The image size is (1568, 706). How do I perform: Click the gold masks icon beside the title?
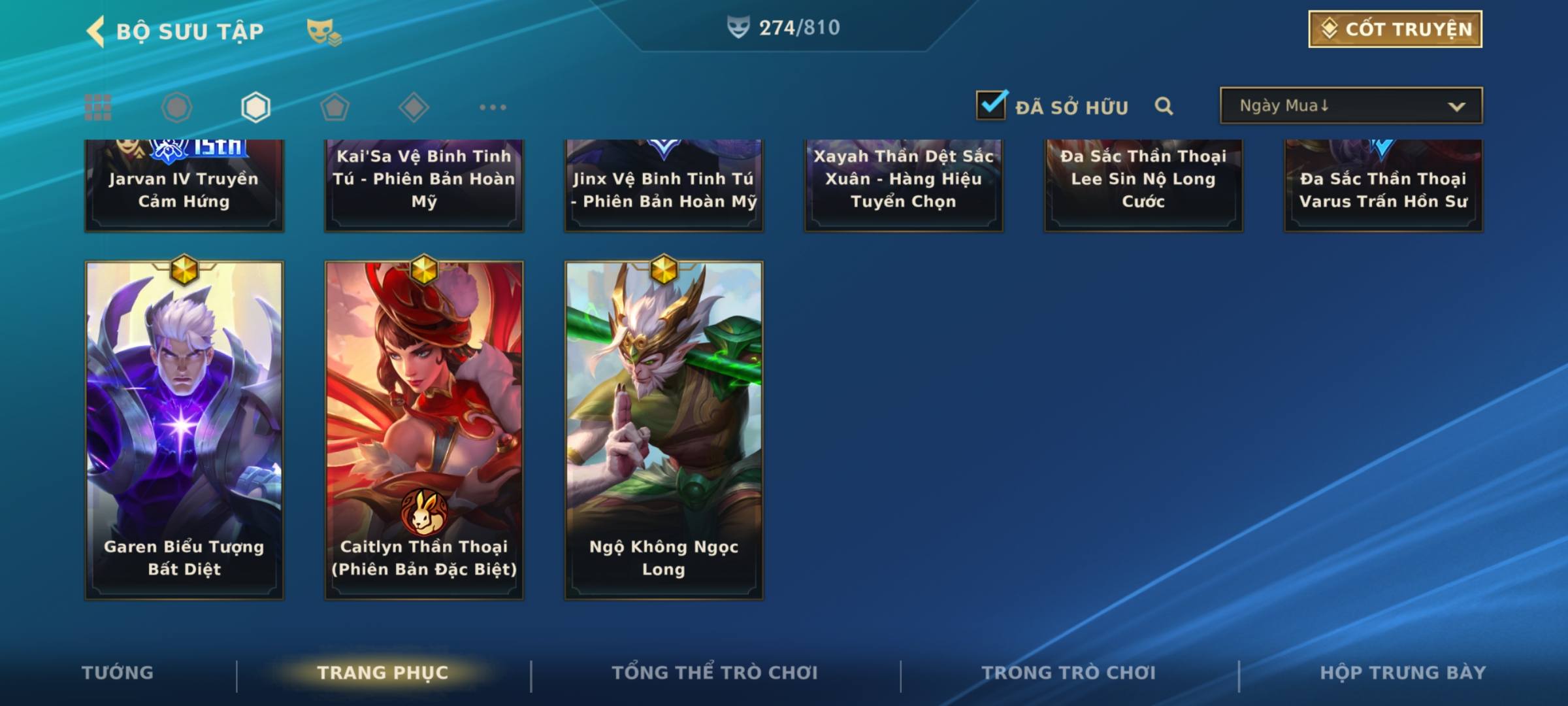[x=323, y=31]
